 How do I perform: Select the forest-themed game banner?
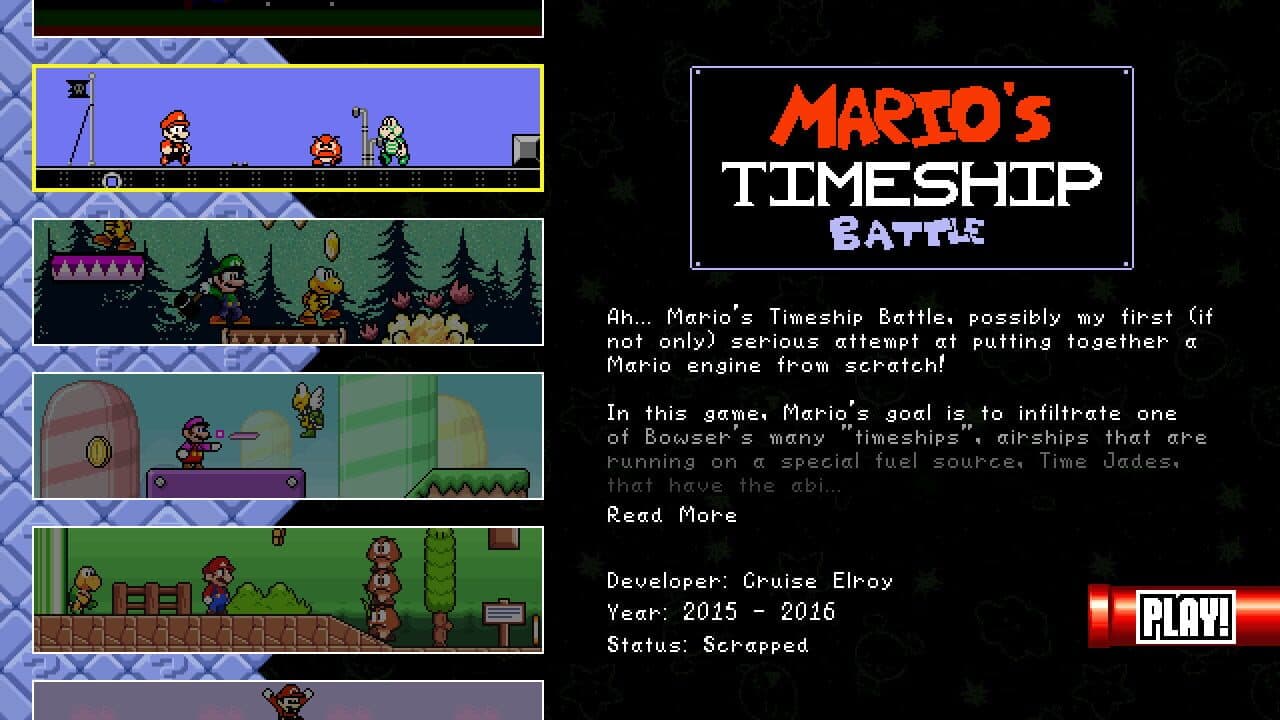pyautogui.click(x=290, y=283)
